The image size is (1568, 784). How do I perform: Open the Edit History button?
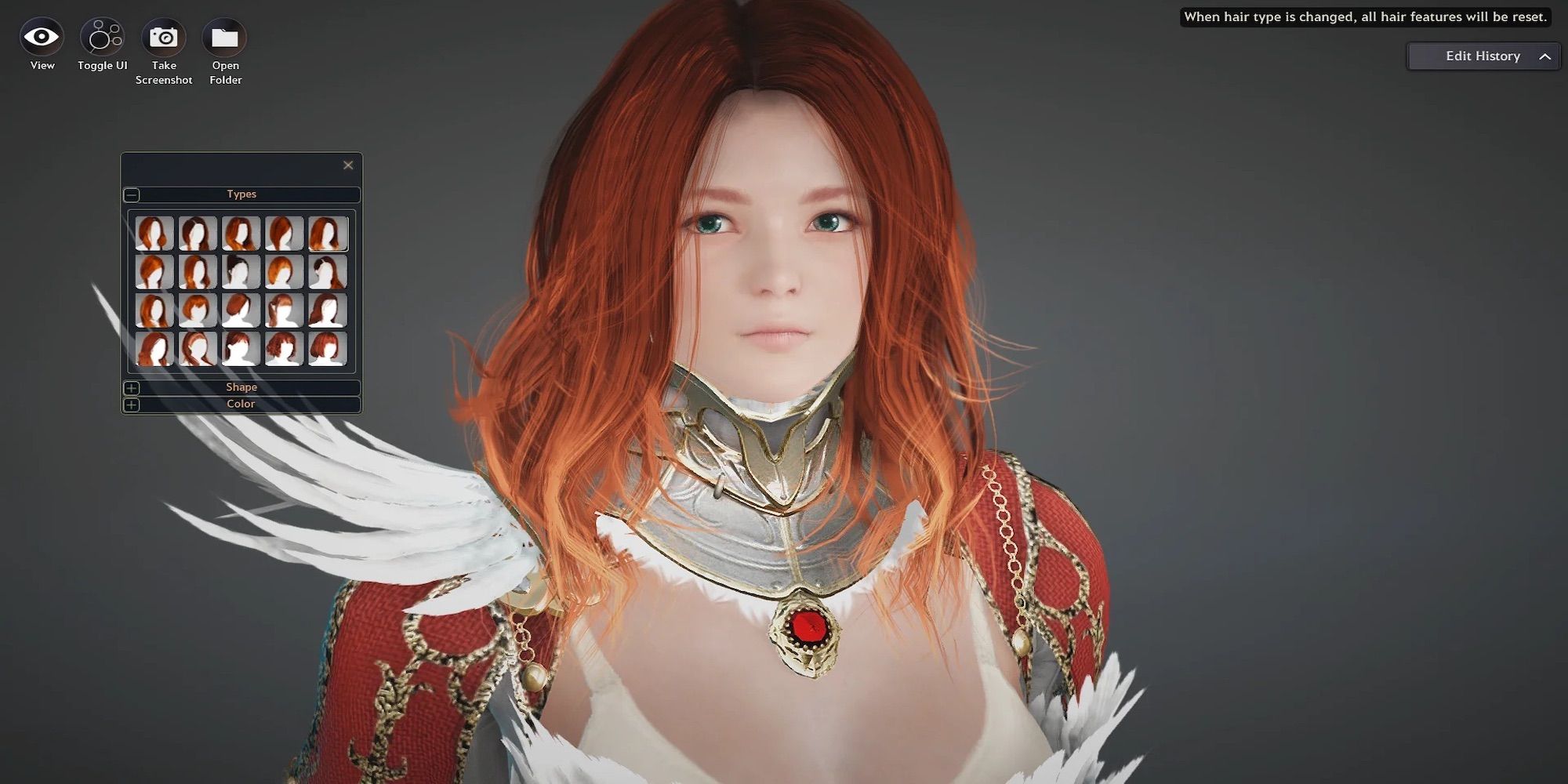pyautogui.click(x=1482, y=56)
